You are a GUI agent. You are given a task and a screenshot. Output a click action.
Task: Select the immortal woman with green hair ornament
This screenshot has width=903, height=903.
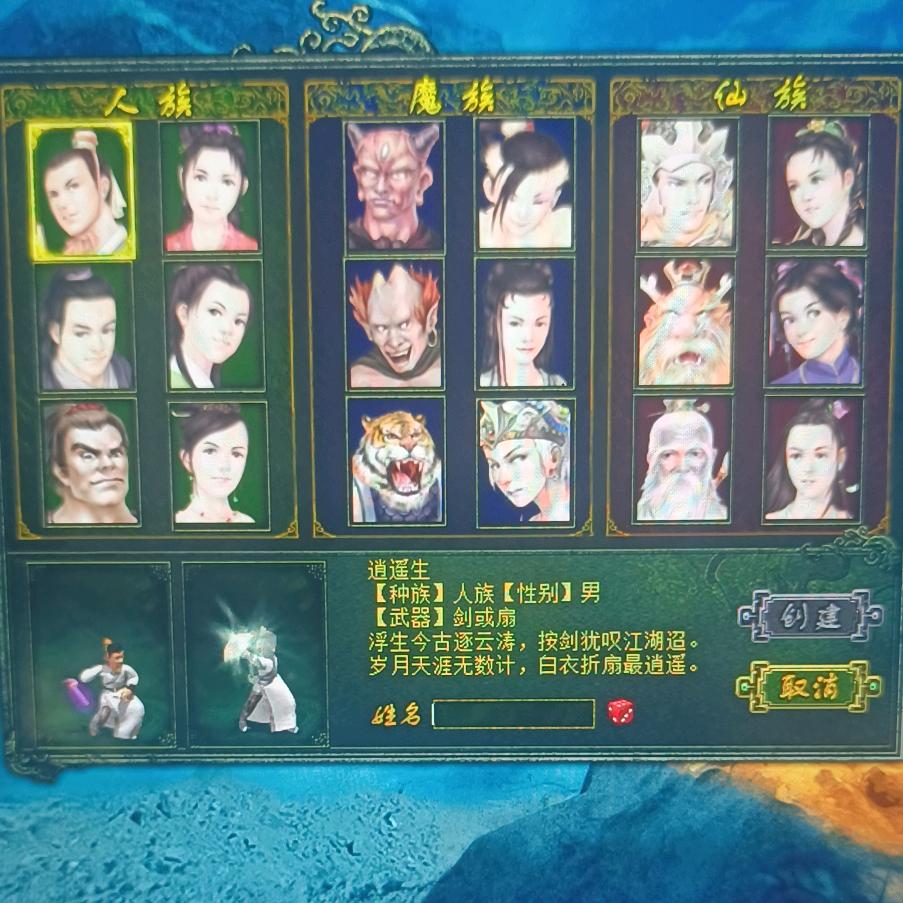click(817, 183)
